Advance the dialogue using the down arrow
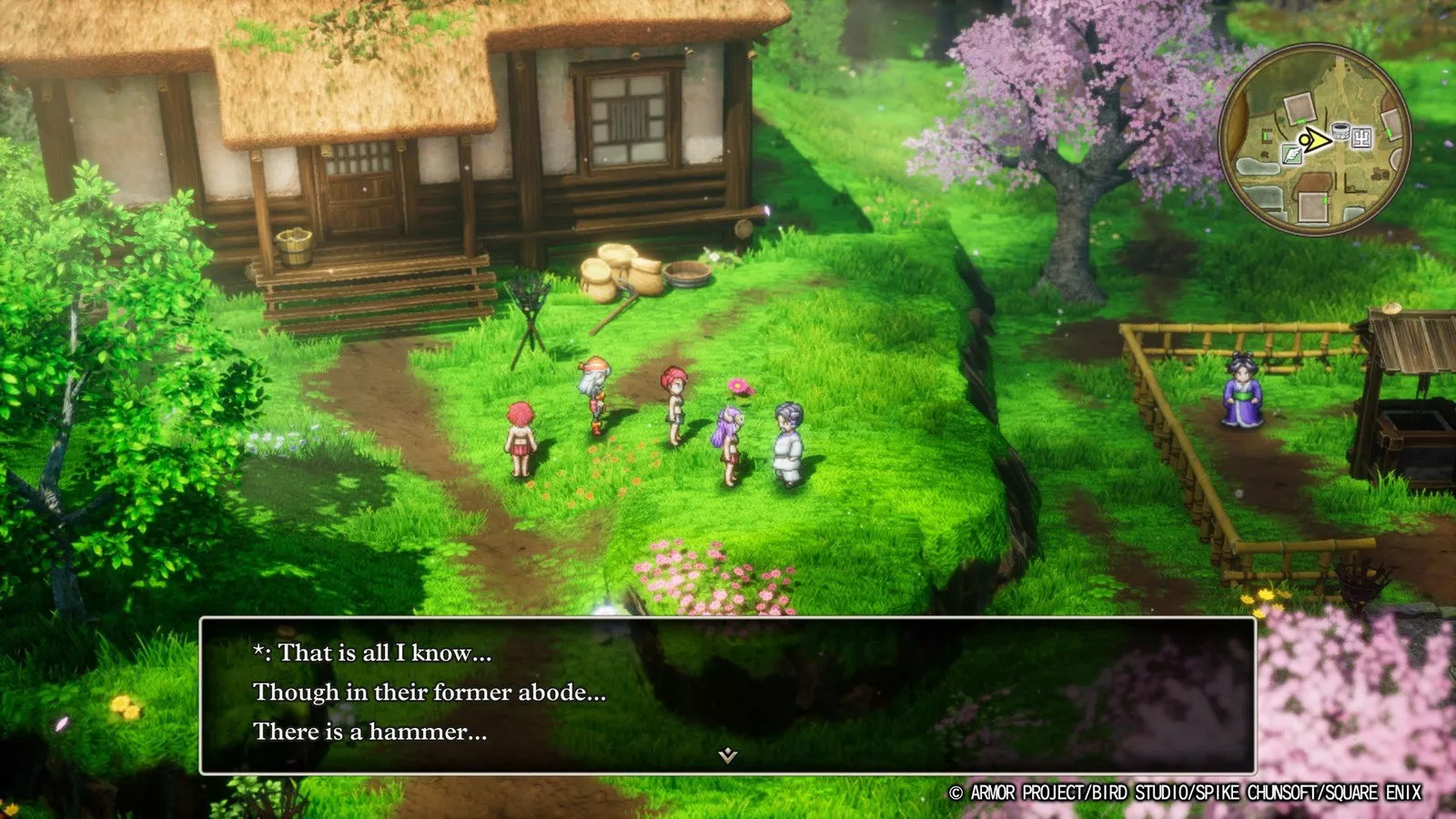Image resolution: width=1456 pixels, height=819 pixels. coord(727,755)
